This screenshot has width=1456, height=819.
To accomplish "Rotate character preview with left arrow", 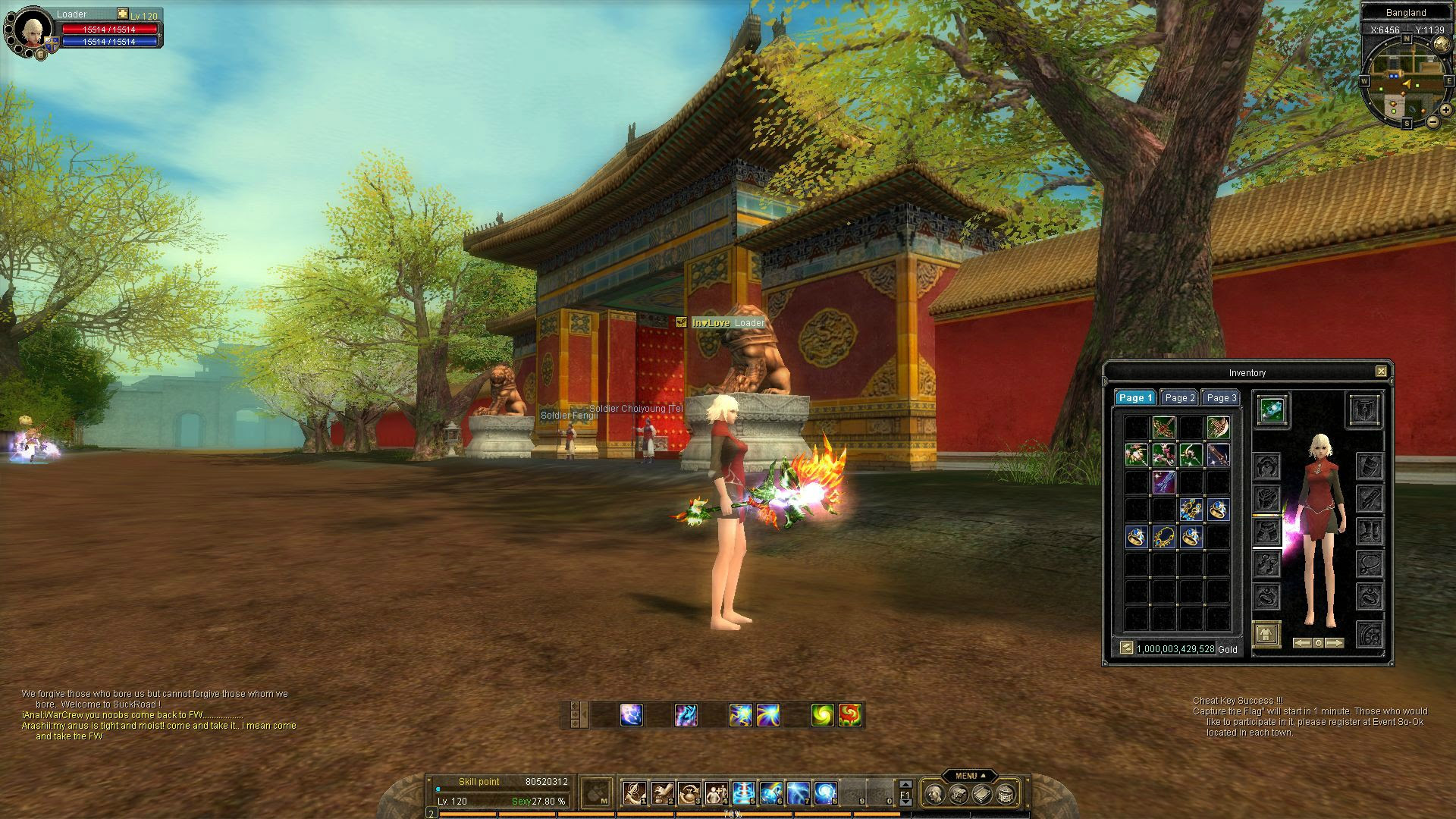I will coord(1302,643).
